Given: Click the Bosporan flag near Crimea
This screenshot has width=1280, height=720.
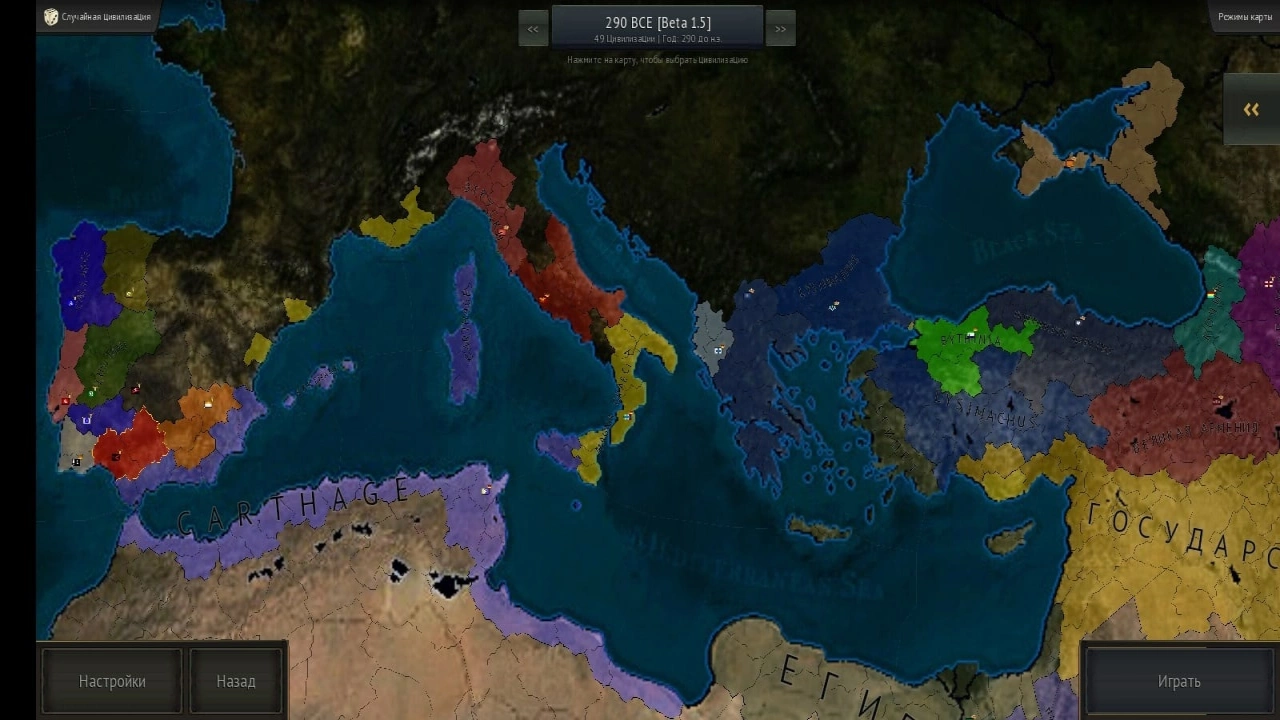Looking at the screenshot, I should click(x=1070, y=163).
